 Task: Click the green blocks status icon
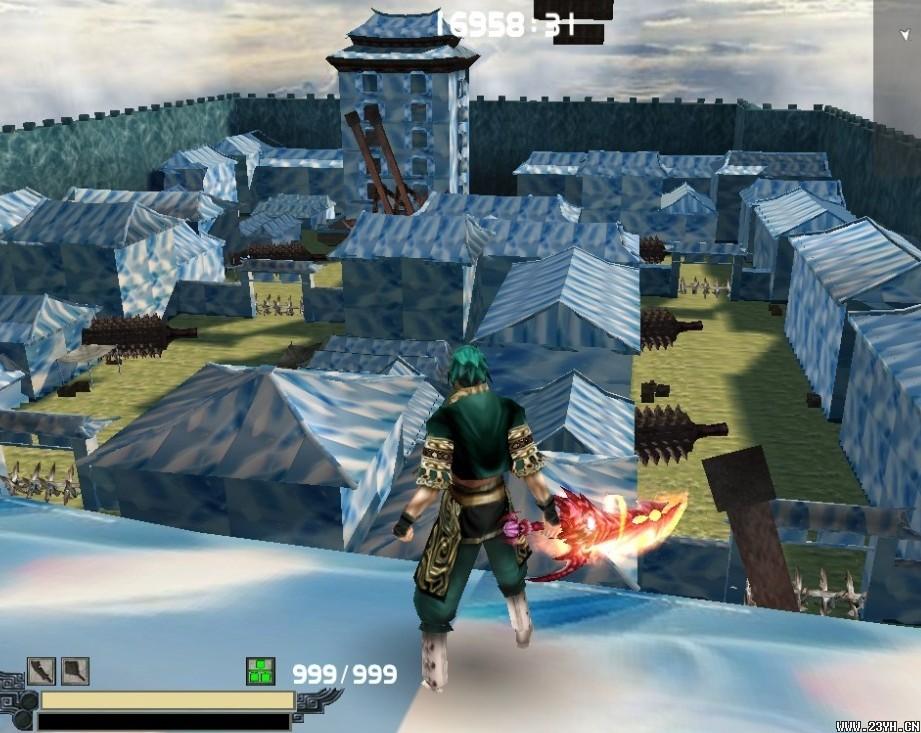pyautogui.click(x=261, y=672)
